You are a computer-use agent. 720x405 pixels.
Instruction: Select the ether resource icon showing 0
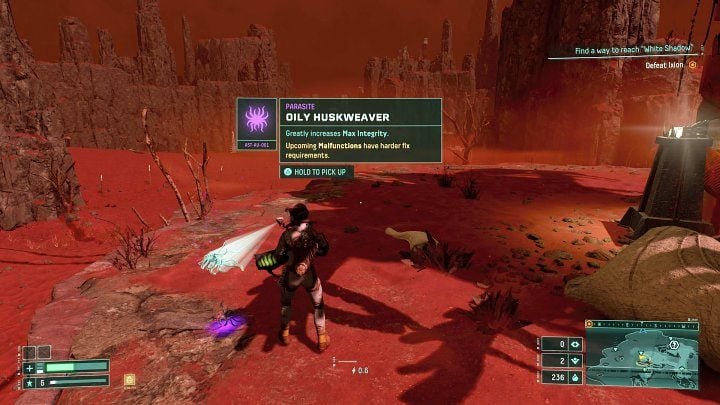click(x=574, y=345)
